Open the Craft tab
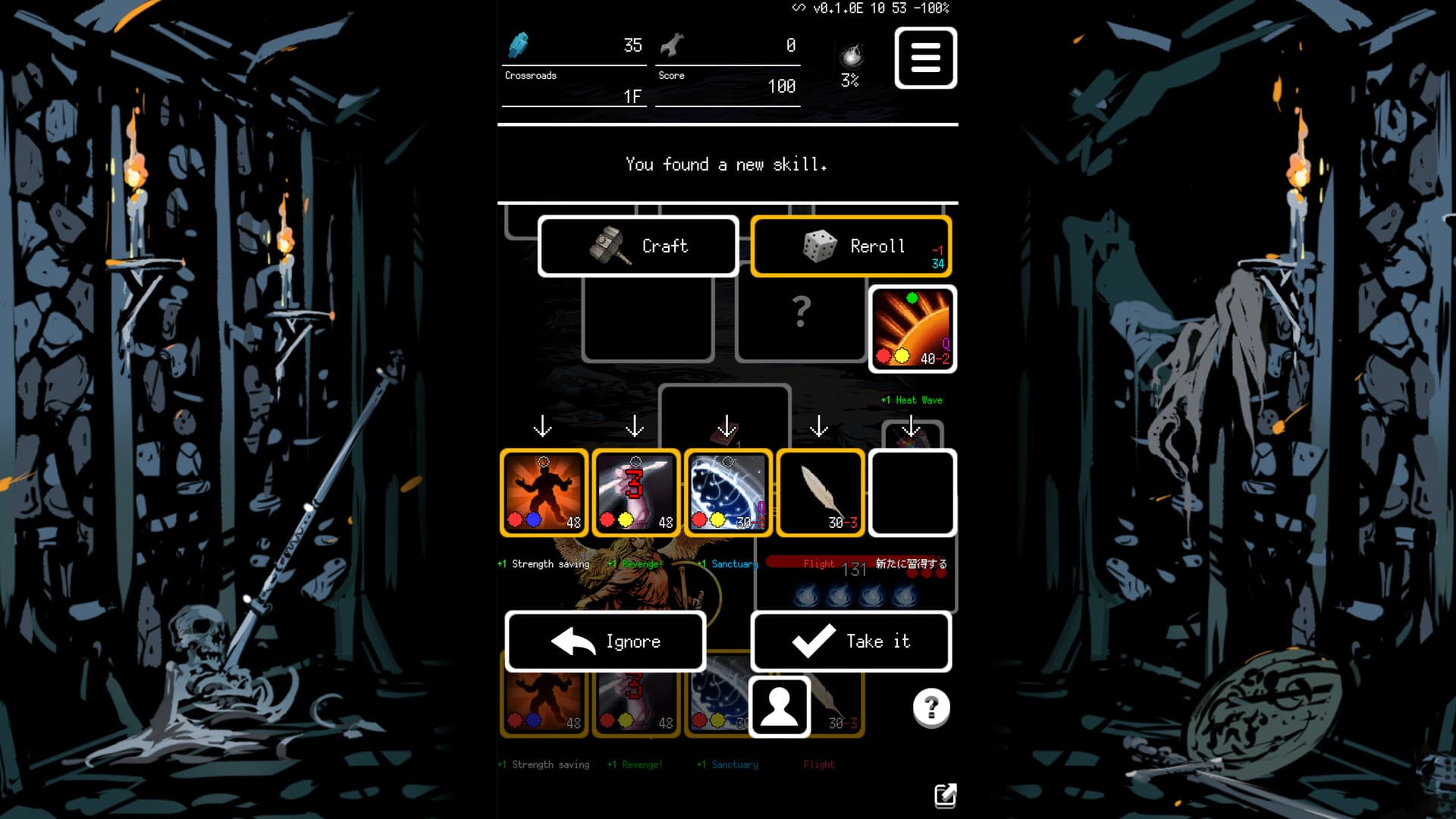1456x819 pixels. click(x=638, y=246)
